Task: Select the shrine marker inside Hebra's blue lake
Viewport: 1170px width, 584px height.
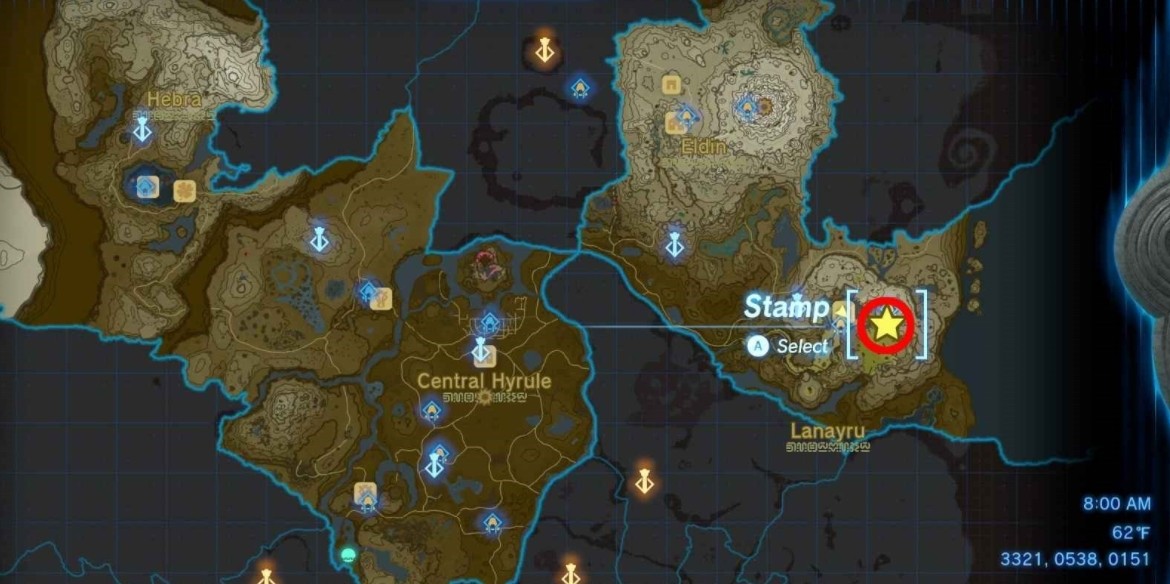Action: pyautogui.click(x=147, y=186)
